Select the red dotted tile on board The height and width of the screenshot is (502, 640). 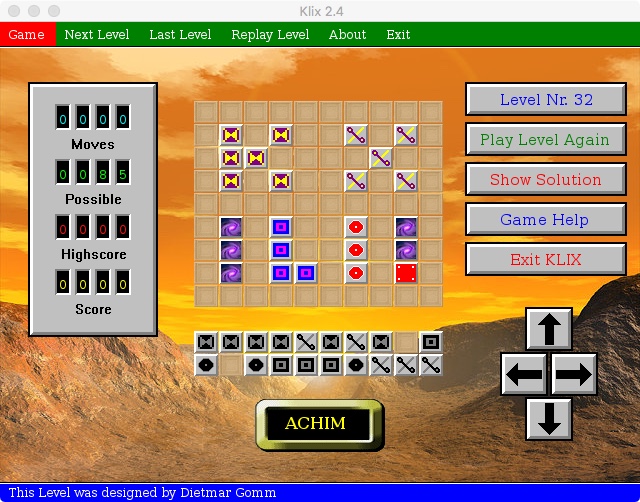pyautogui.click(x=406, y=273)
